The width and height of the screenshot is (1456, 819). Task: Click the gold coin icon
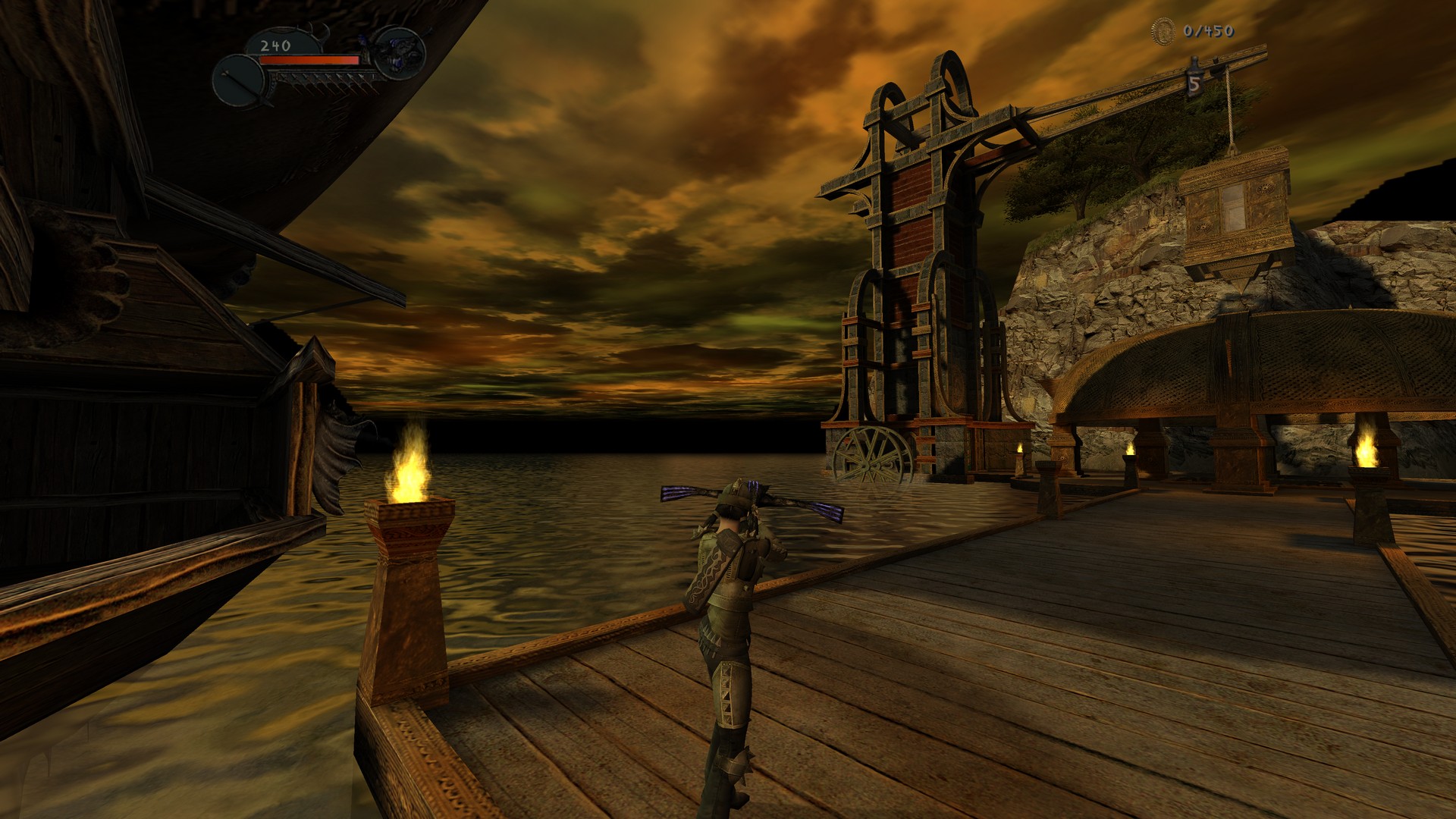point(1163,31)
